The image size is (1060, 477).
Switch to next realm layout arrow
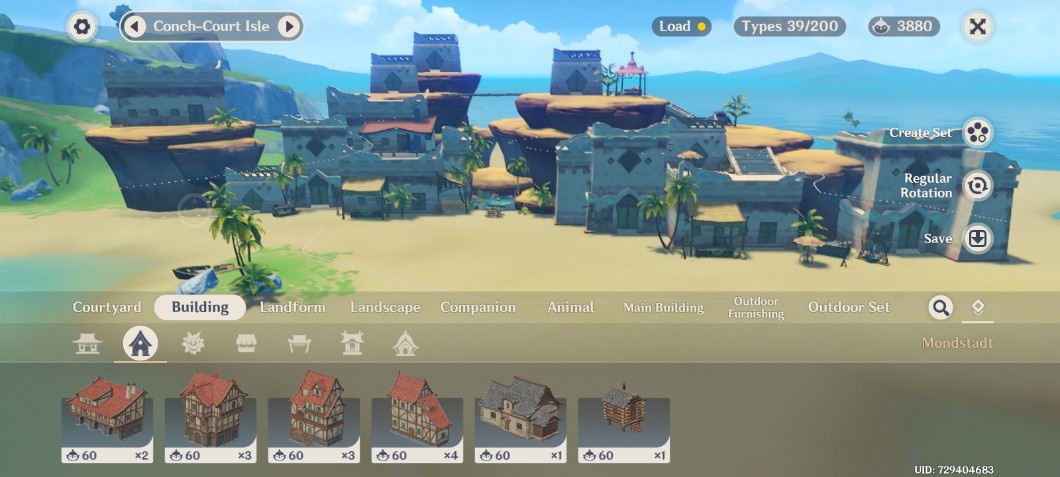click(x=288, y=26)
